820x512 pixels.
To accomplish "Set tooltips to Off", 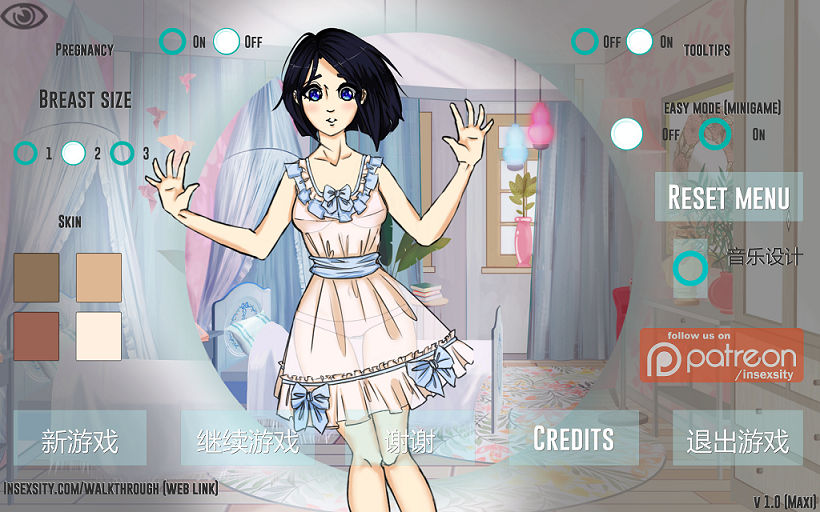I will (x=585, y=41).
